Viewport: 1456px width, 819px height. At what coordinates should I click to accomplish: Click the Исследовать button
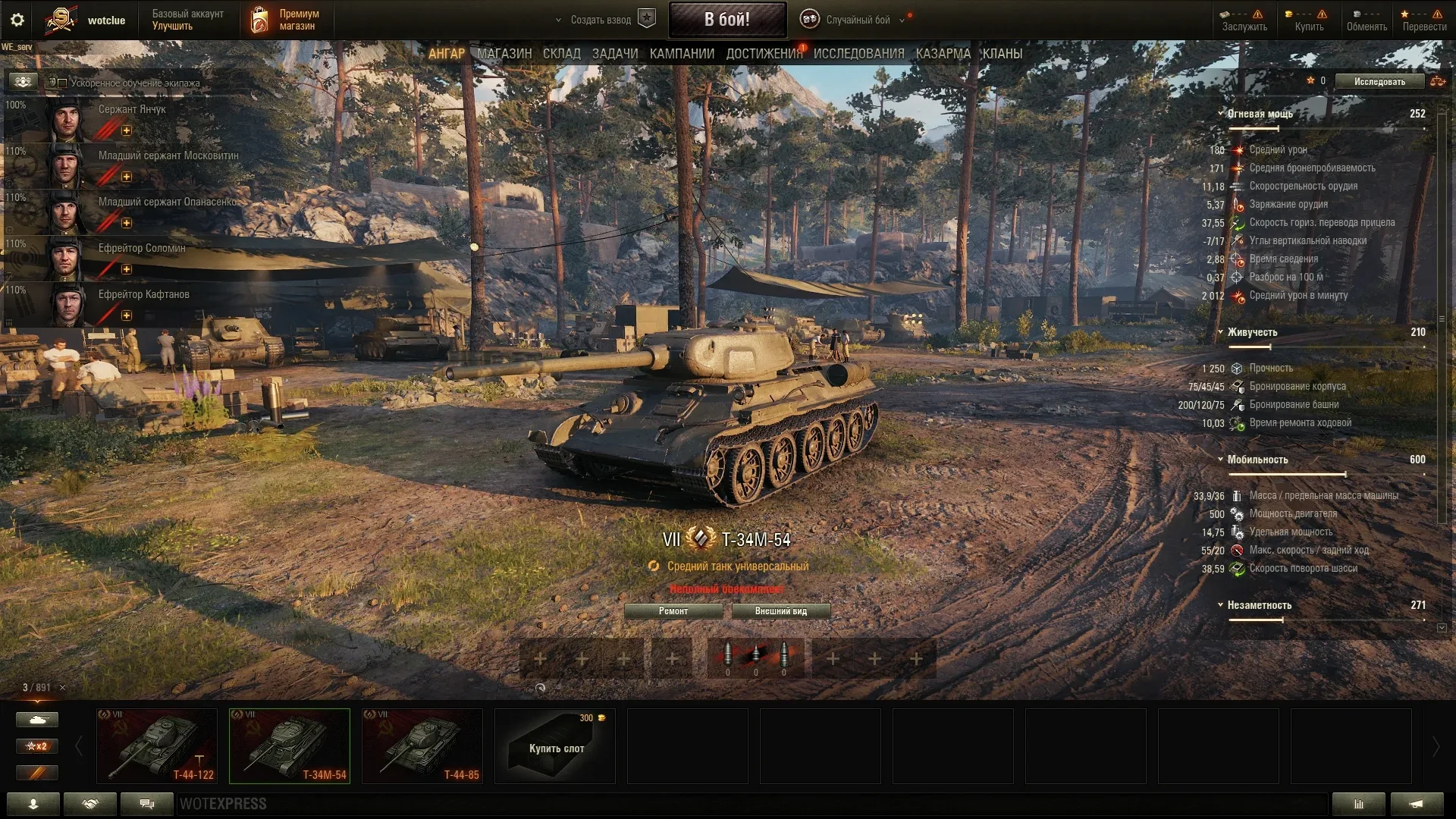coord(1379,81)
